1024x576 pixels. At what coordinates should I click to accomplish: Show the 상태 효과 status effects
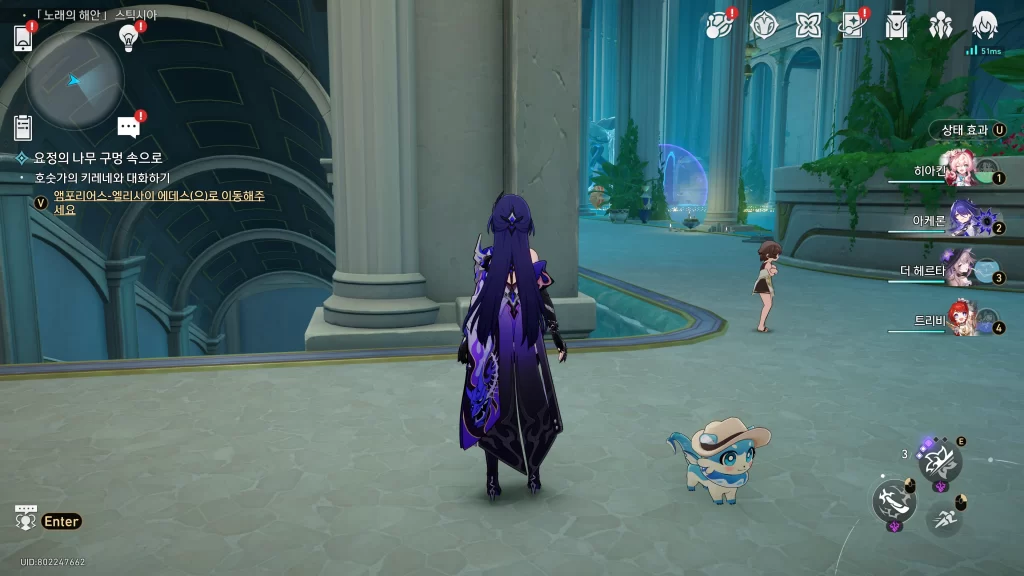(966, 130)
